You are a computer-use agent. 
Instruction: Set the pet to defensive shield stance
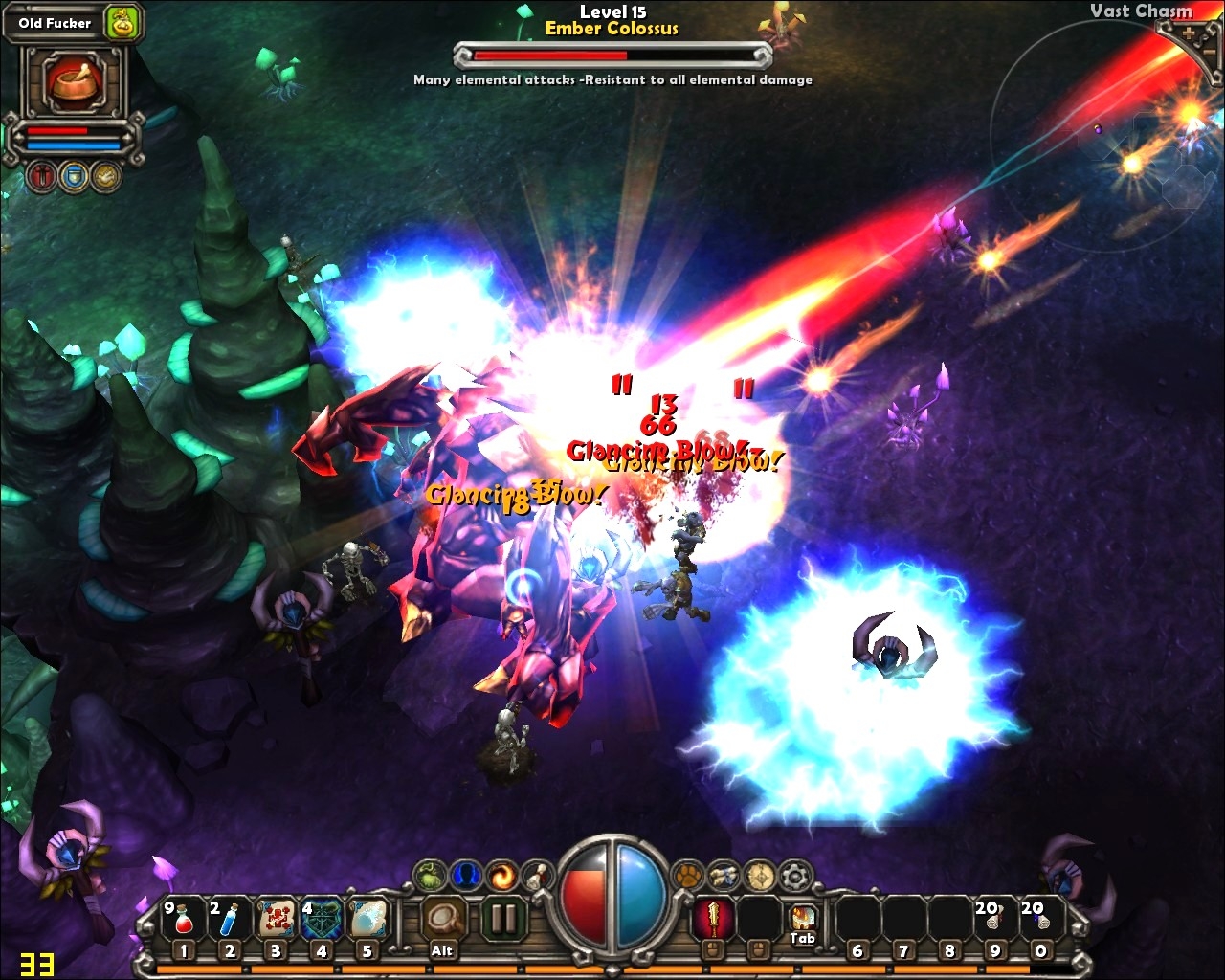pos(74,176)
